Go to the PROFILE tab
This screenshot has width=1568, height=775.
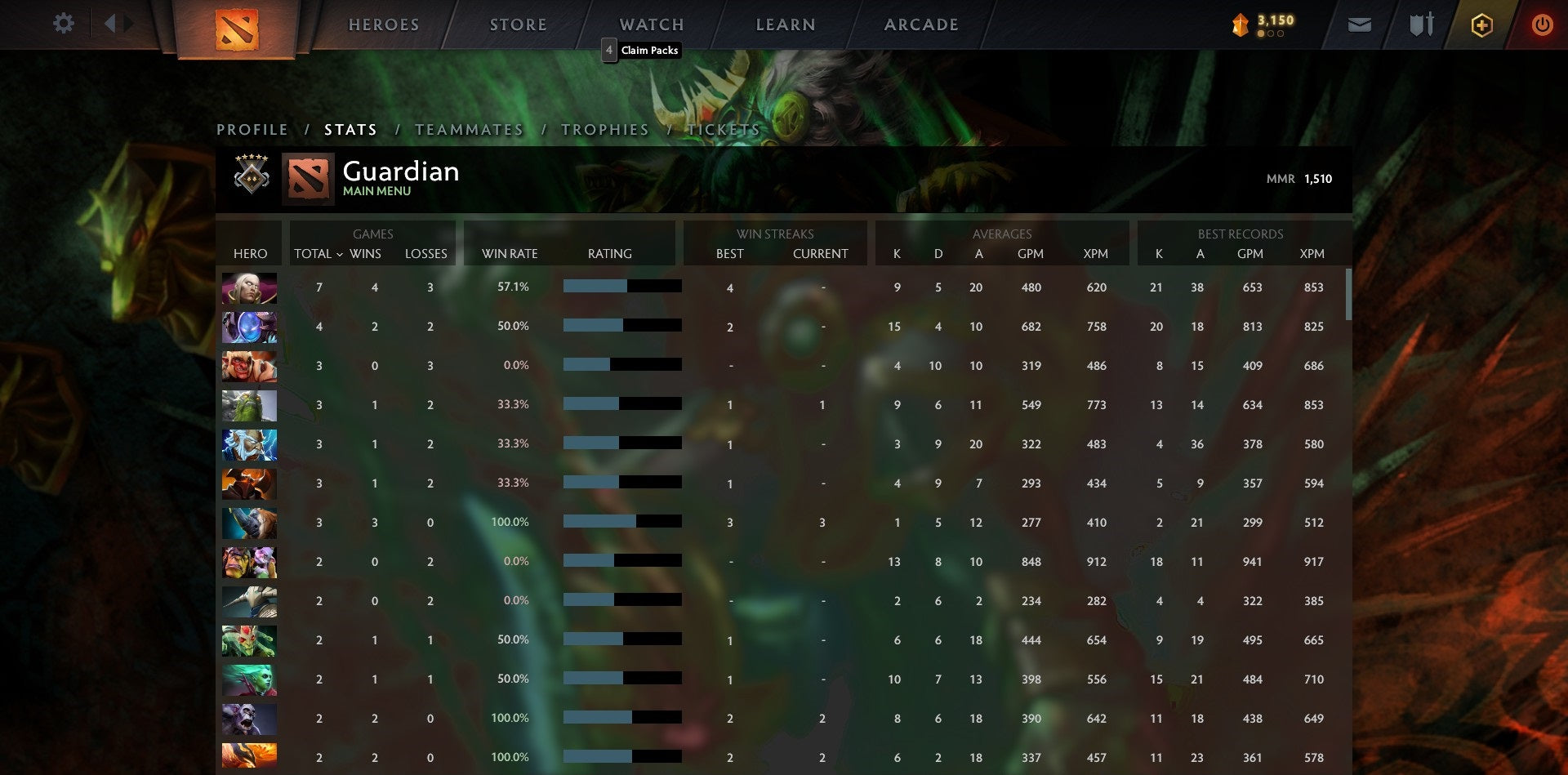tap(252, 129)
